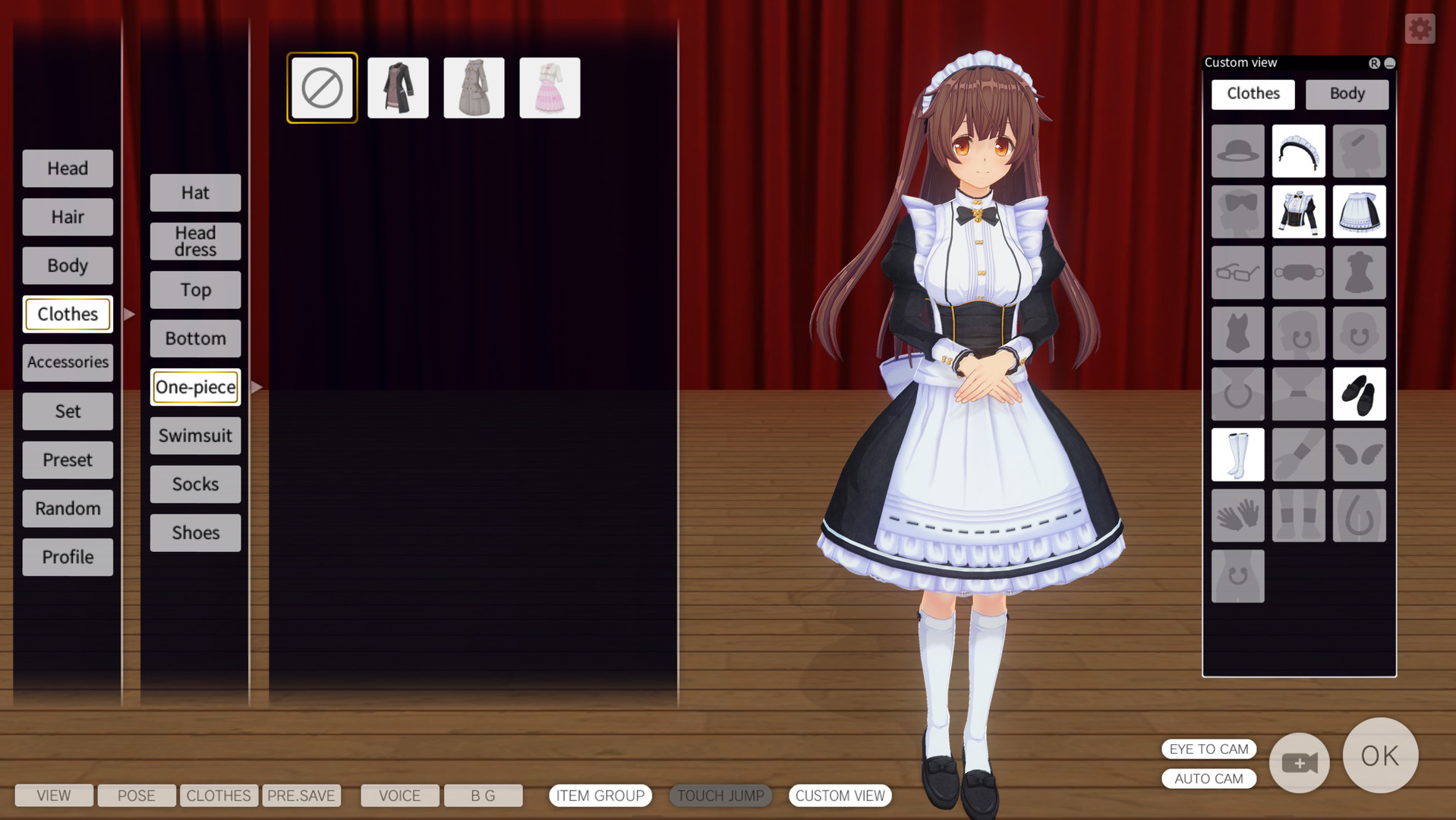
Task: Select the glasses slot icon
Action: (x=1237, y=272)
